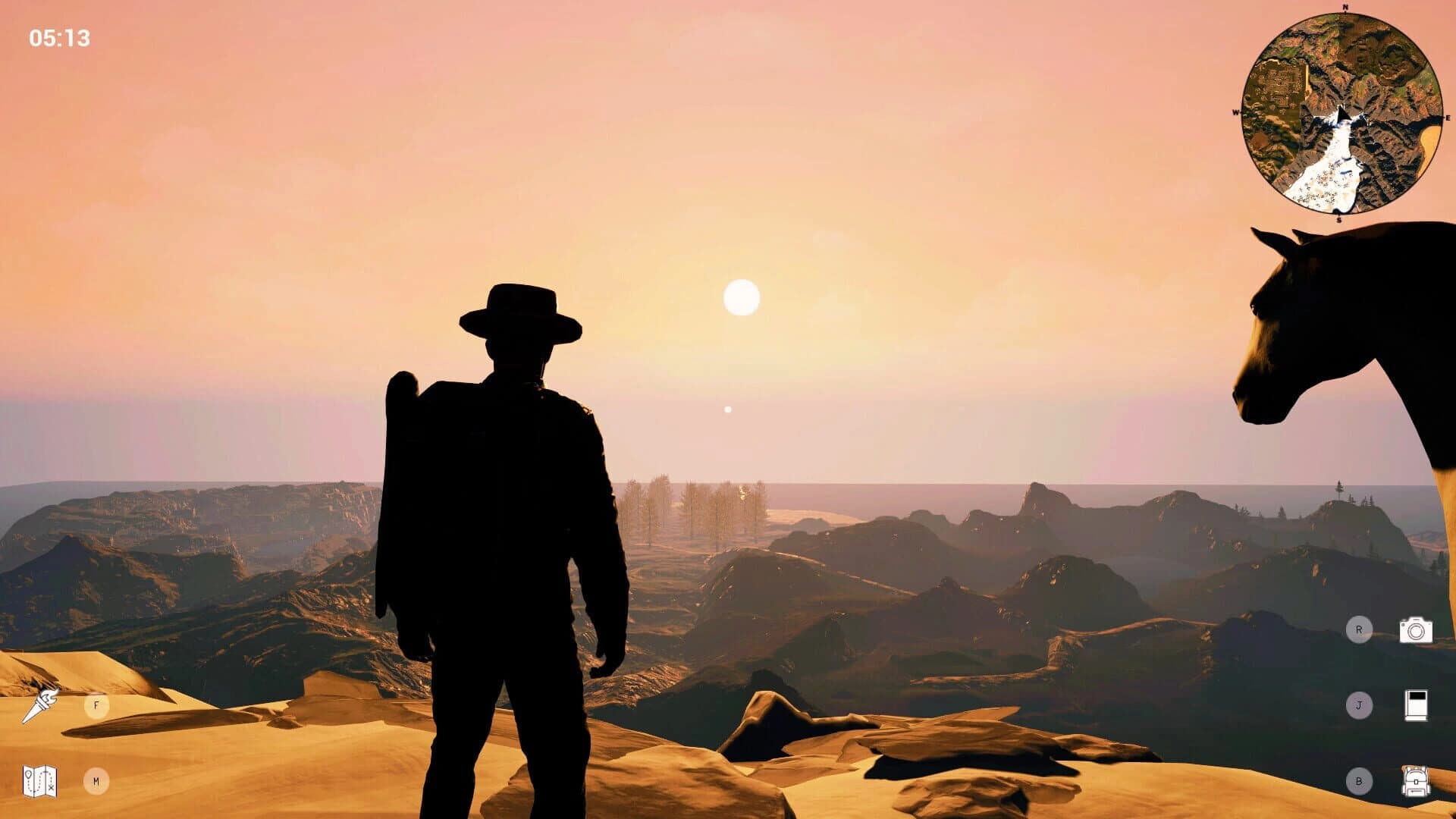The height and width of the screenshot is (819, 1456).
Task: Click the setting sun on the horizon
Action: click(x=741, y=296)
